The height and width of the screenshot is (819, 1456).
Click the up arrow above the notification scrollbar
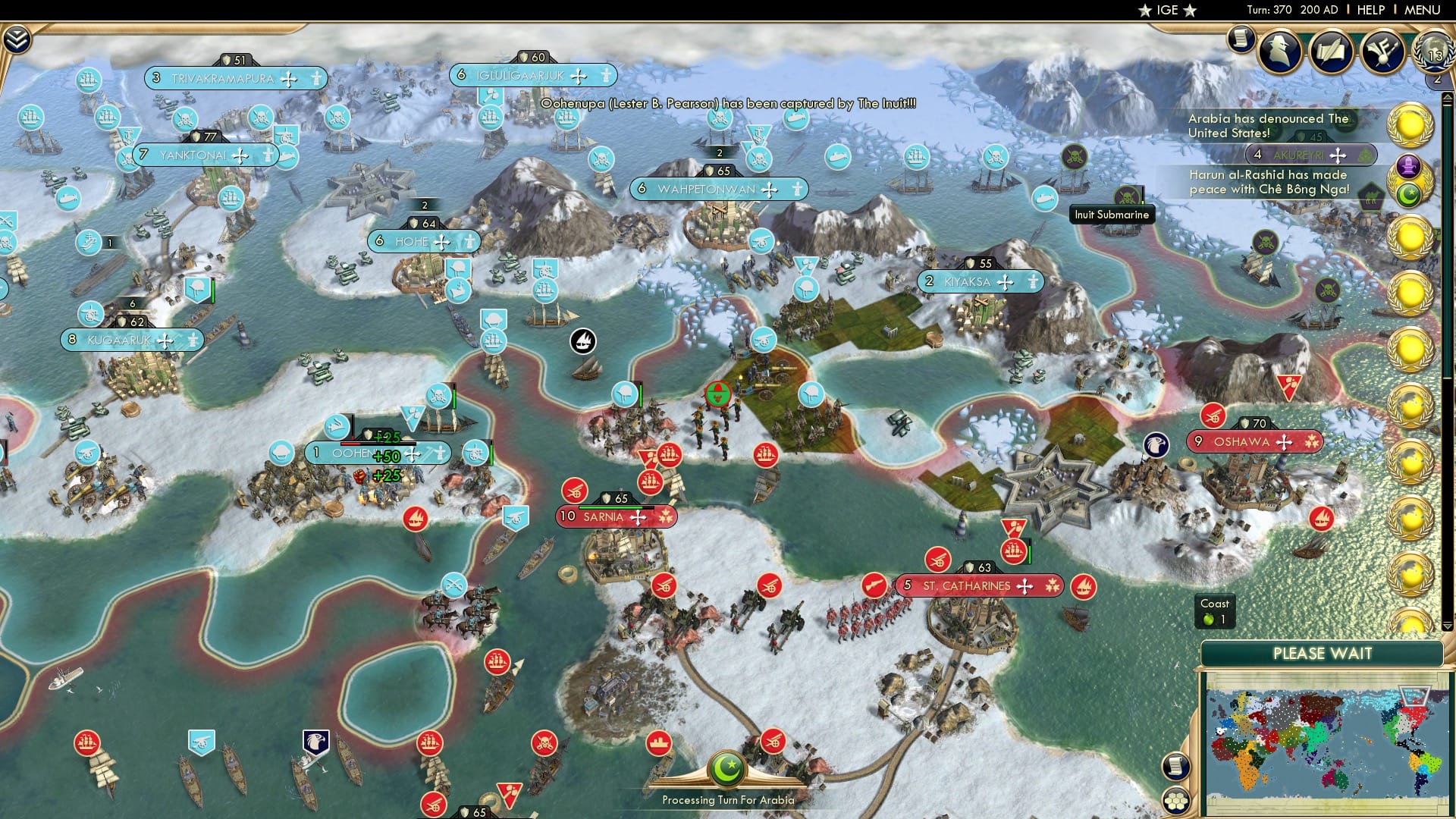[x=1447, y=97]
